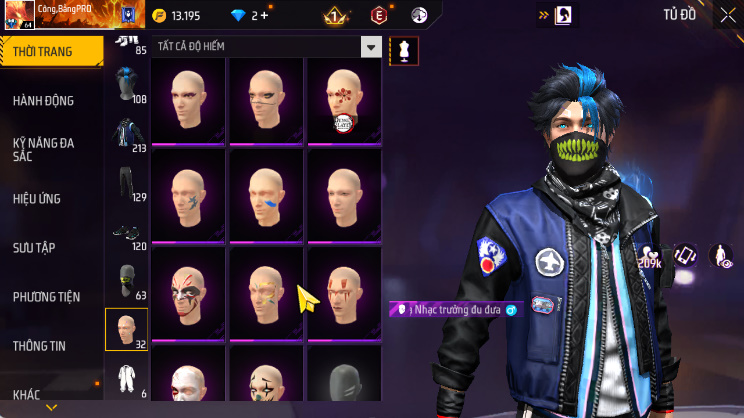Toggle the character visibility eye icon
The image size is (744, 418).
click(x=720, y=257)
